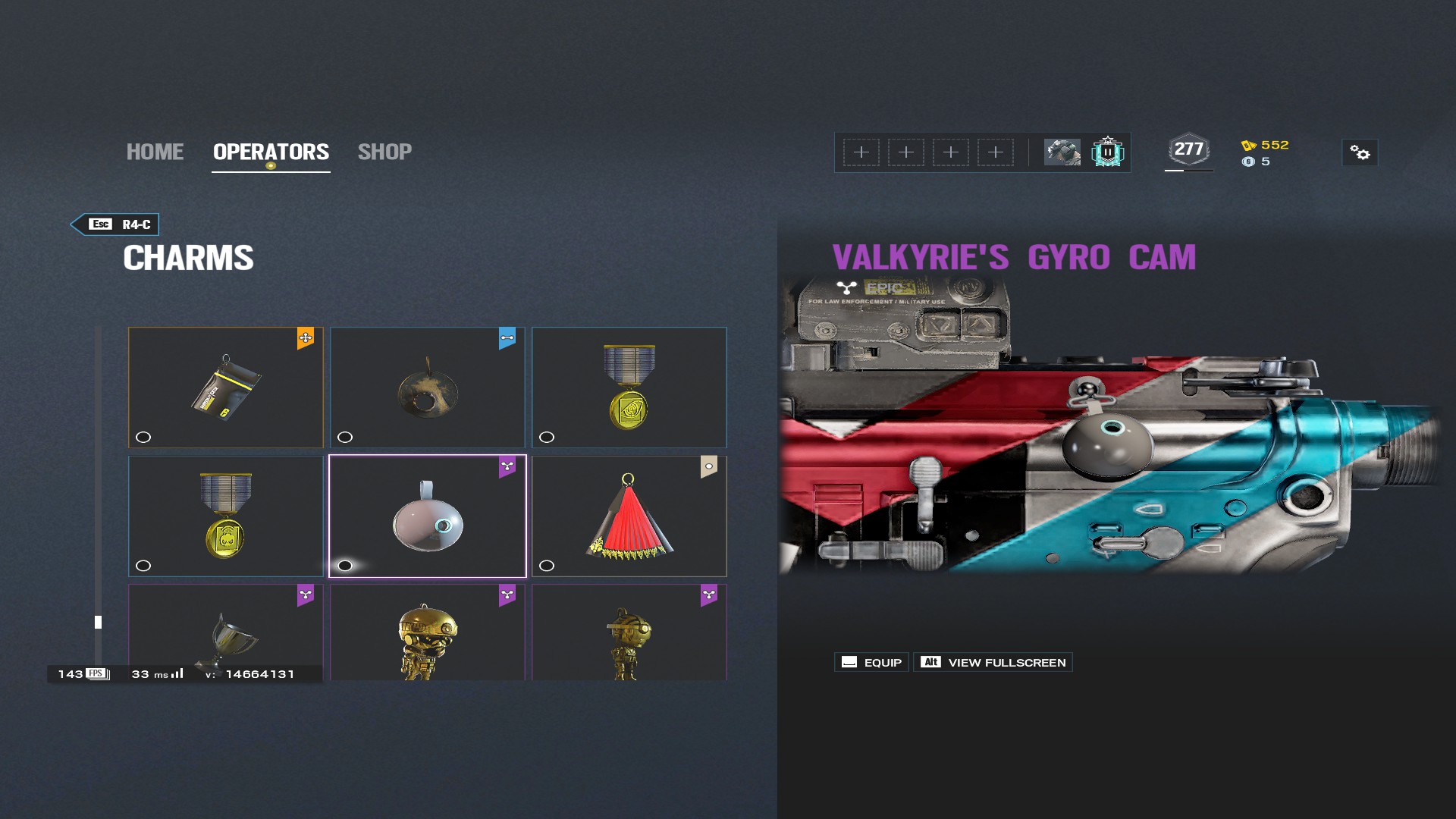The width and height of the screenshot is (1456, 819).
Task: Click the charms list scrollbar handle
Action: pyautogui.click(x=98, y=622)
